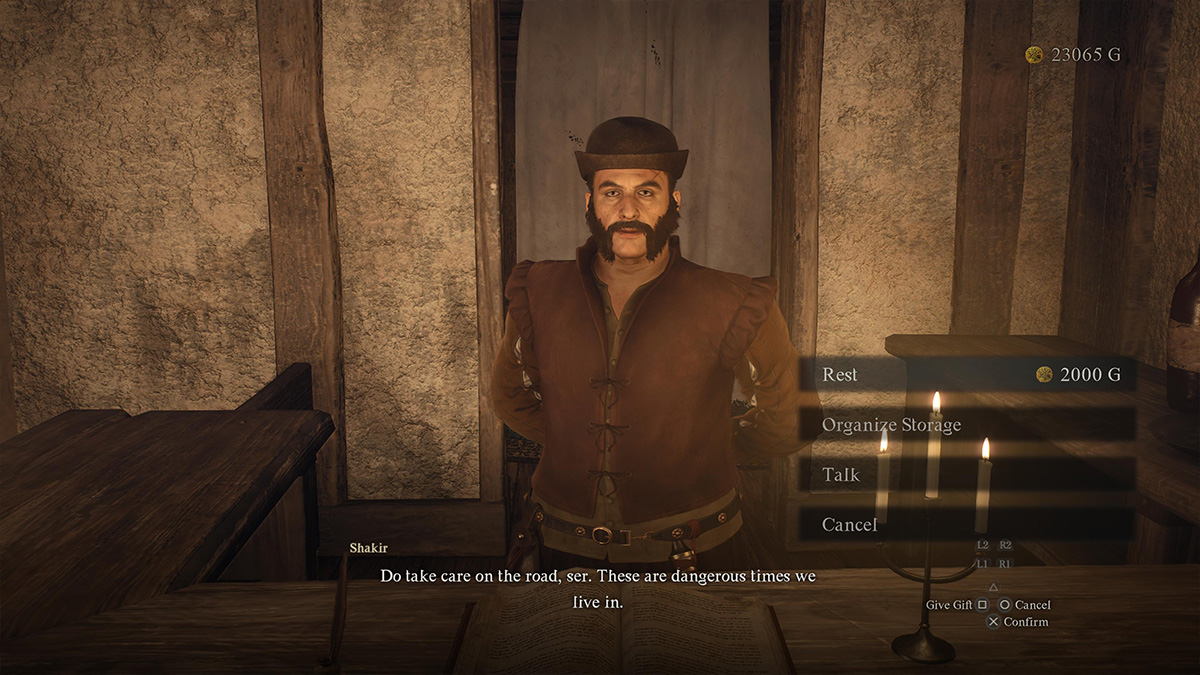Image resolution: width=1200 pixels, height=675 pixels.
Task: Choose Talk with Shakir
Action: pos(966,475)
